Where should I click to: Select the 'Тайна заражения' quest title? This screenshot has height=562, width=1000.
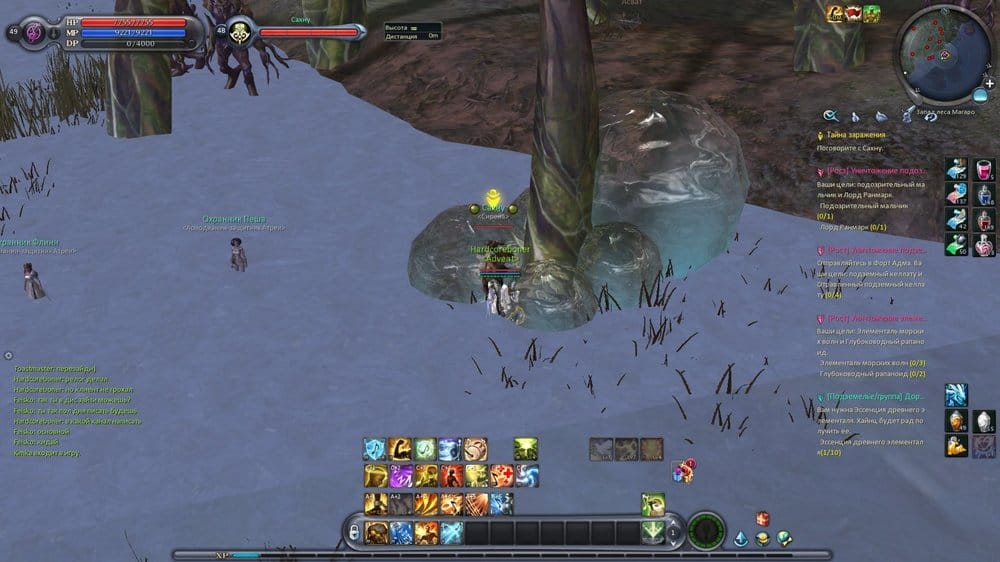(856, 134)
